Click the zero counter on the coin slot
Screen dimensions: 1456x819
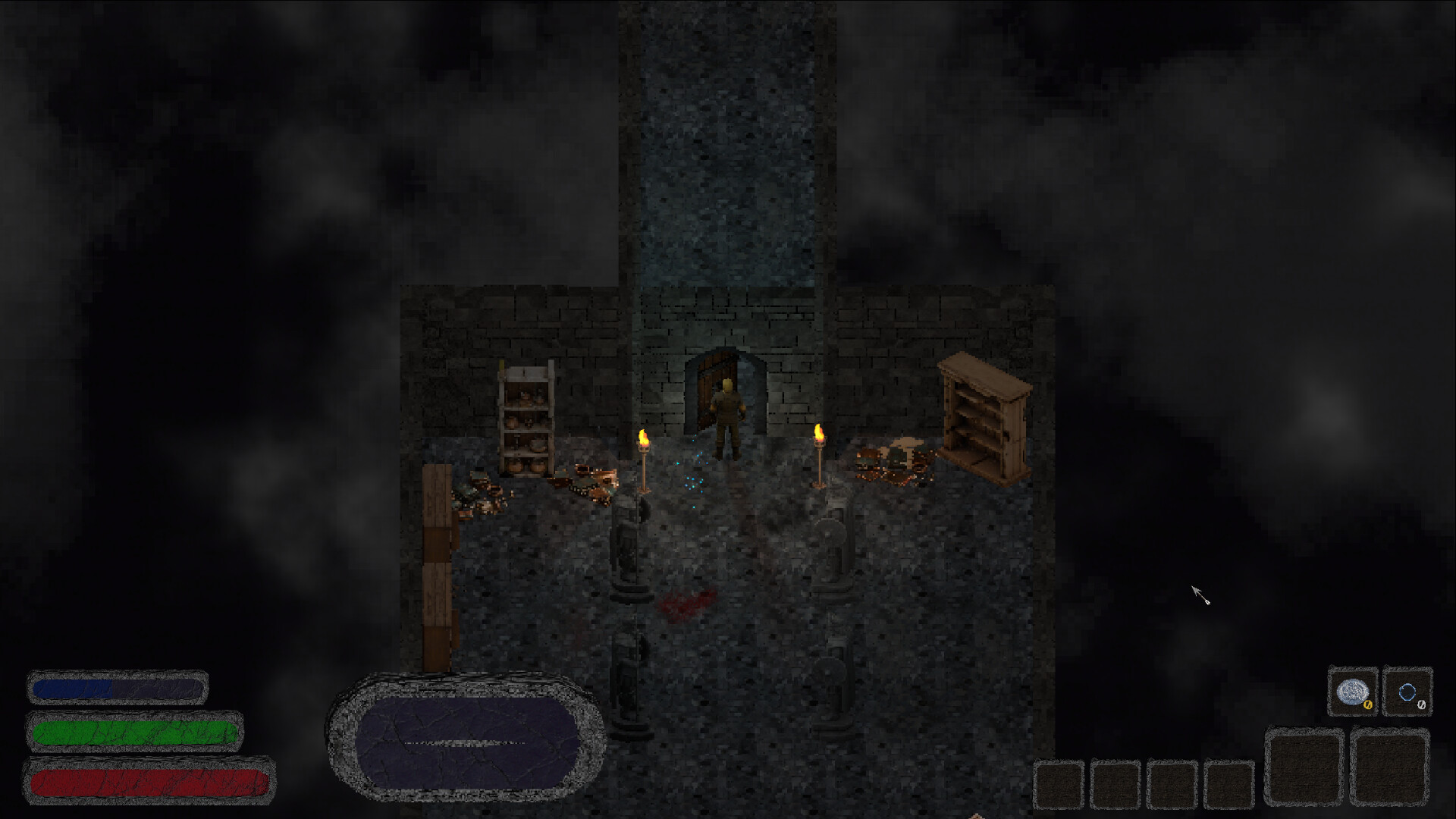click(1367, 705)
